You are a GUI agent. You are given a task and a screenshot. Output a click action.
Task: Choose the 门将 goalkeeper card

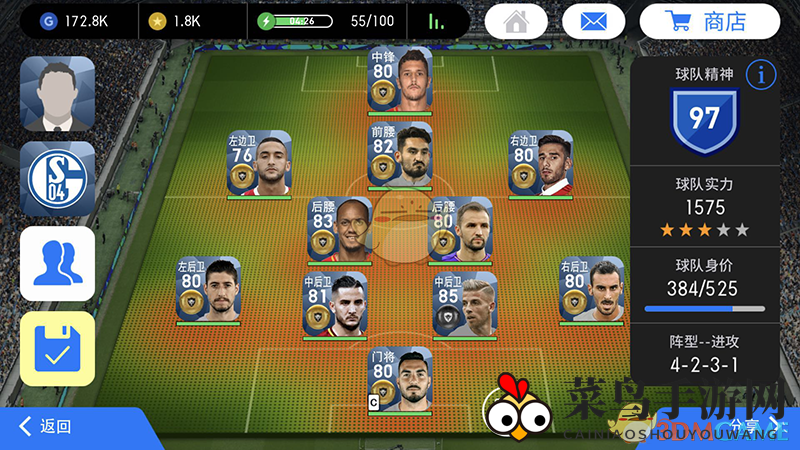(400, 380)
